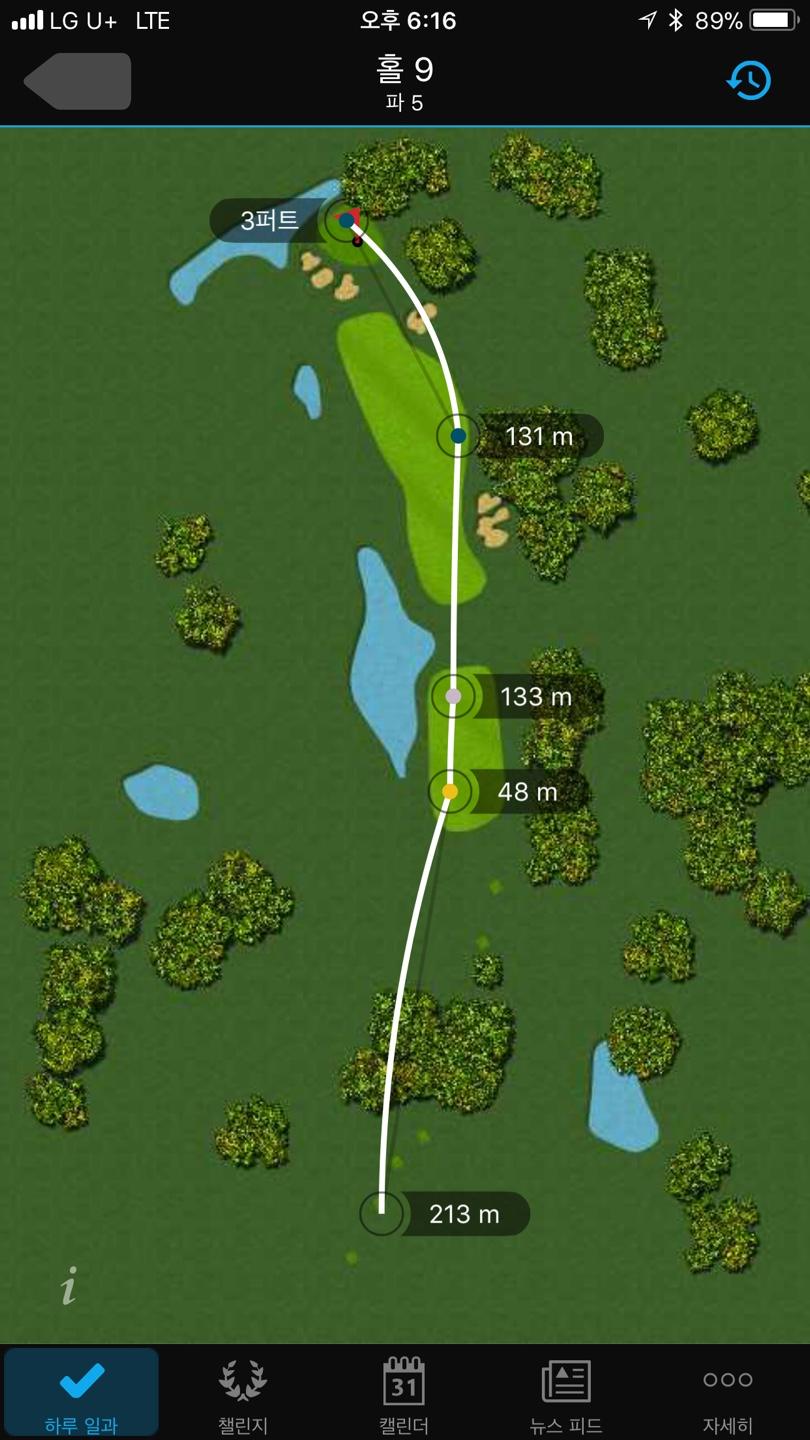Tap the 131 m shot marker
This screenshot has height=1440, width=810.
[458, 436]
